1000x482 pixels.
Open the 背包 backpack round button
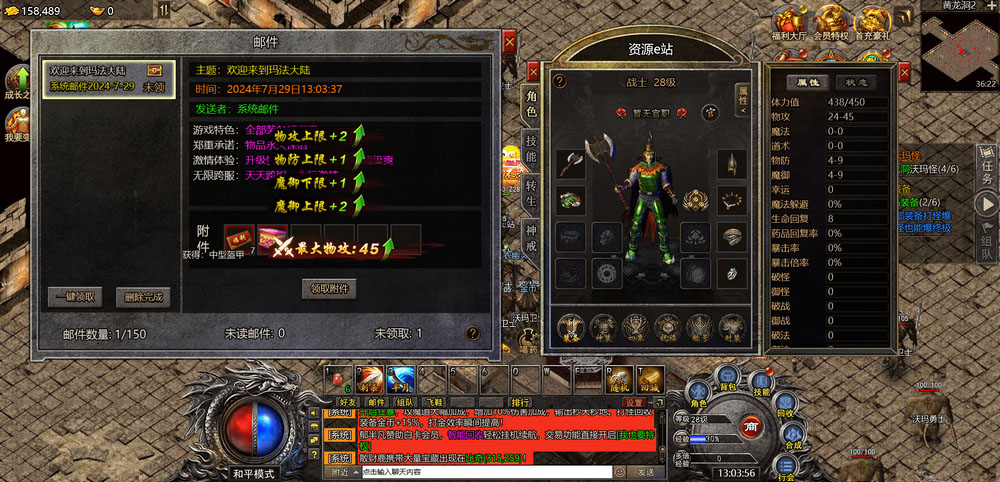(x=728, y=382)
